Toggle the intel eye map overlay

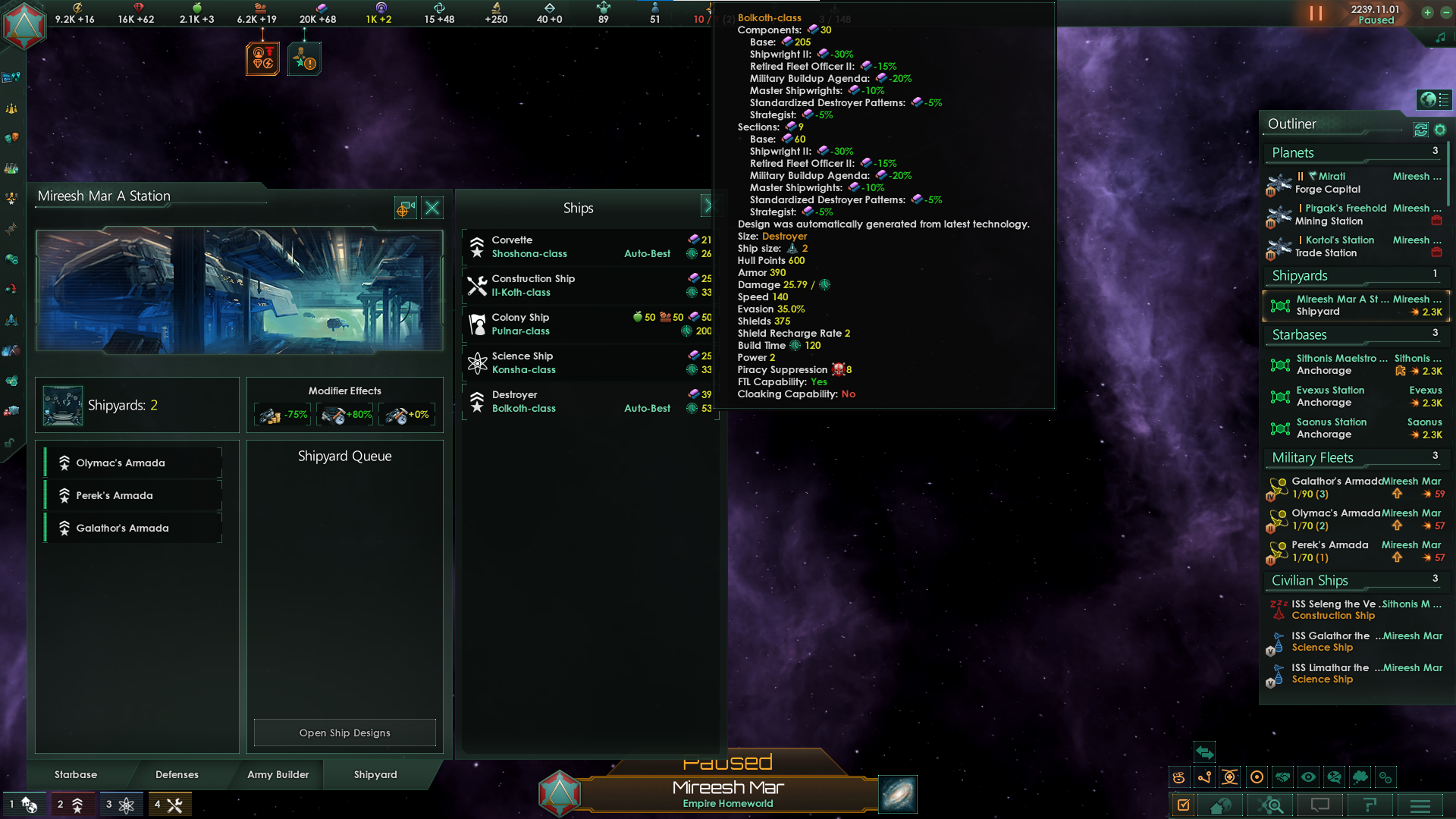[x=1308, y=777]
